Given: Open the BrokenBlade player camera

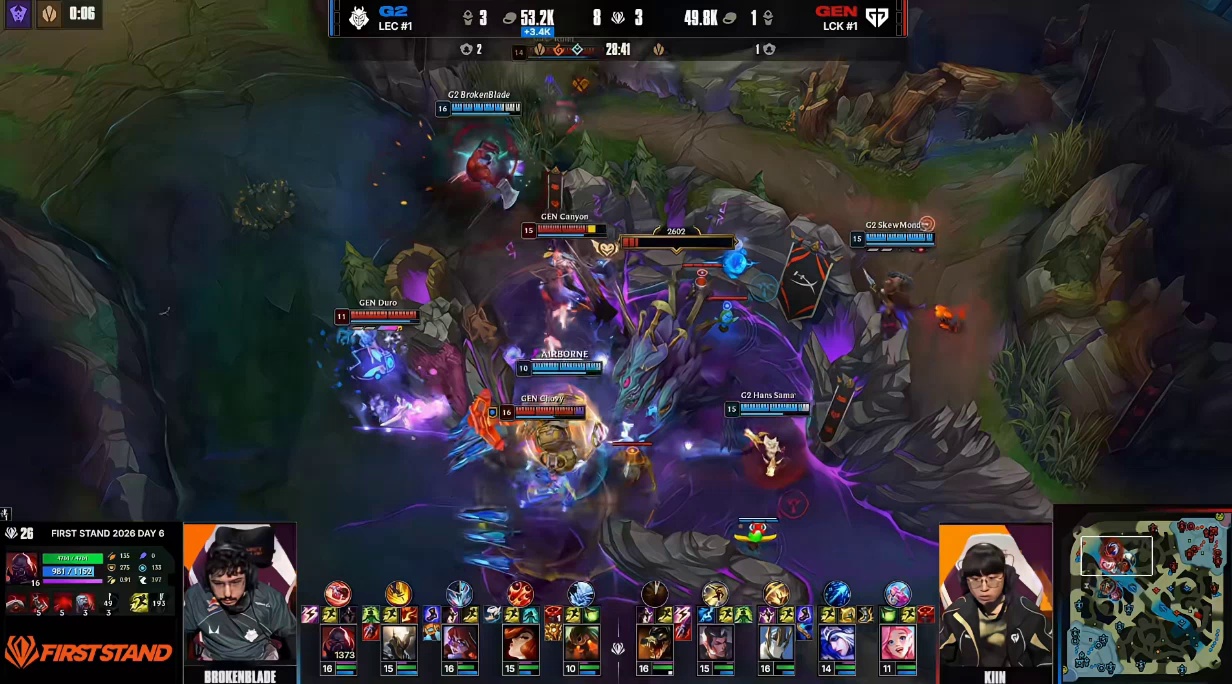Looking at the screenshot, I should tap(240, 594).
